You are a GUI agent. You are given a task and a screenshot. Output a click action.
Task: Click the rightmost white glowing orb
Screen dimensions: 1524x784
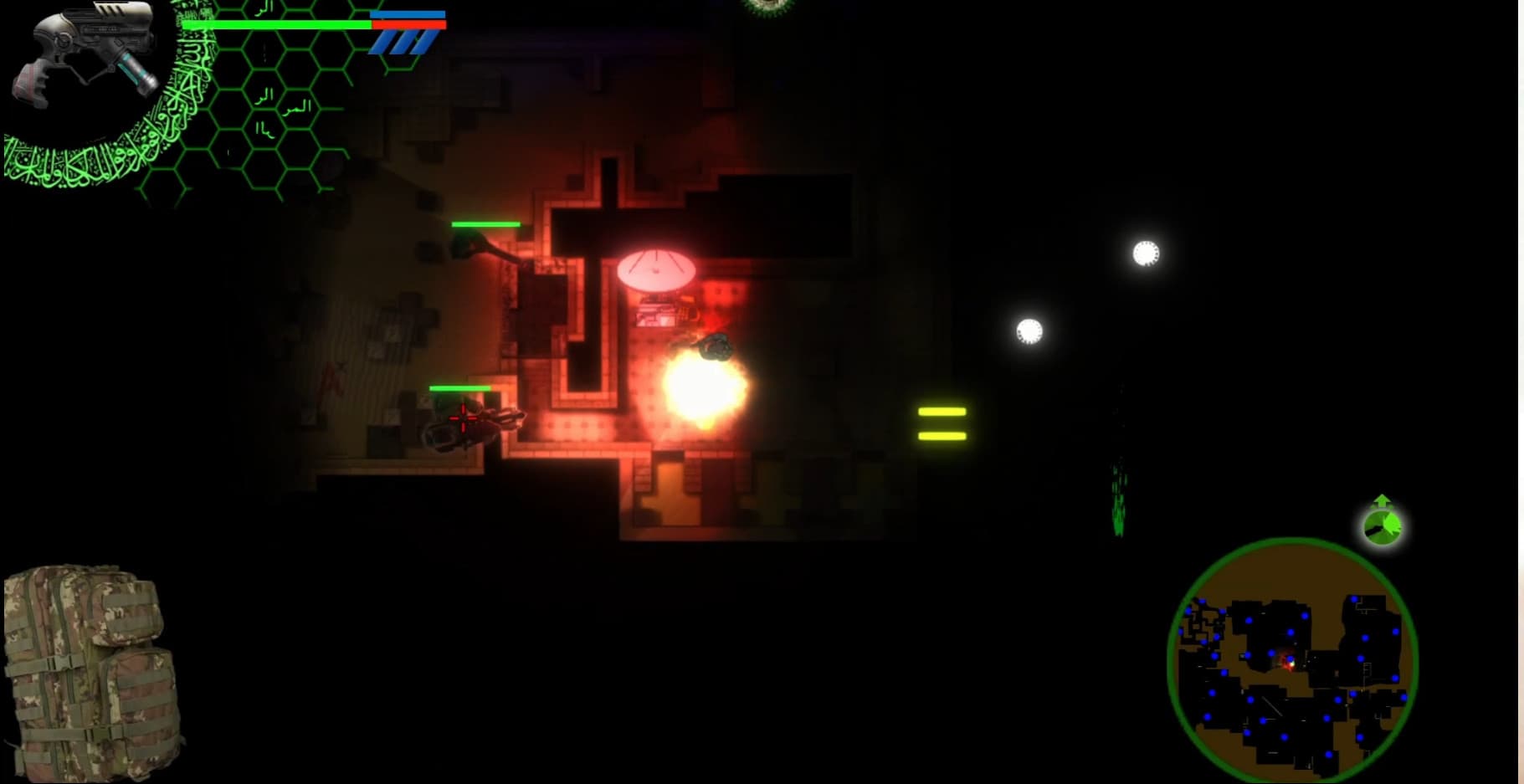point(1143,254)
